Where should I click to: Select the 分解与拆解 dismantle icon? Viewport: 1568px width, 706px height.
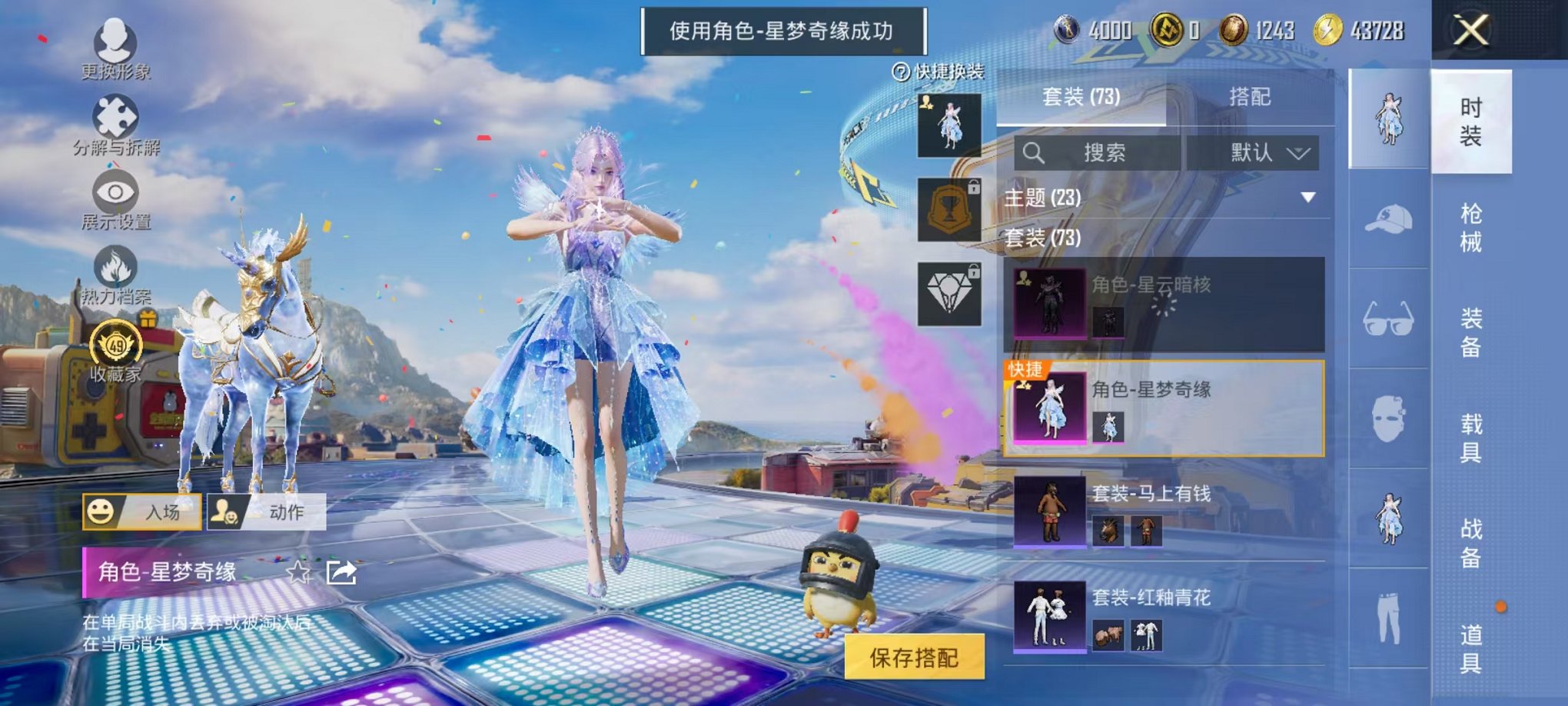(114, 119)
